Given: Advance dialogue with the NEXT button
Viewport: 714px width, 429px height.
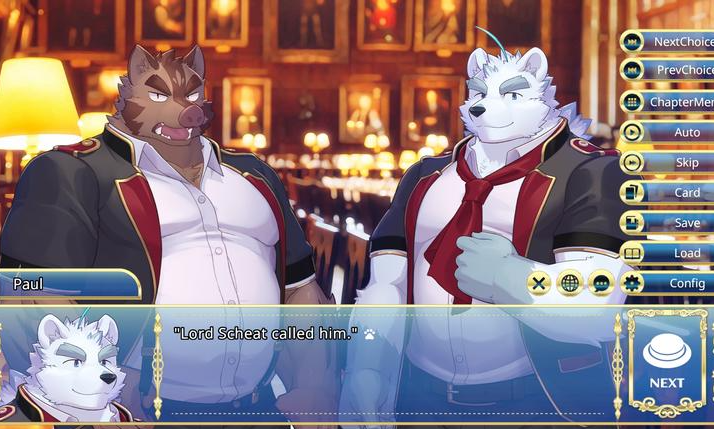Looking at the screenshot, I should click(x=666, y=362).
